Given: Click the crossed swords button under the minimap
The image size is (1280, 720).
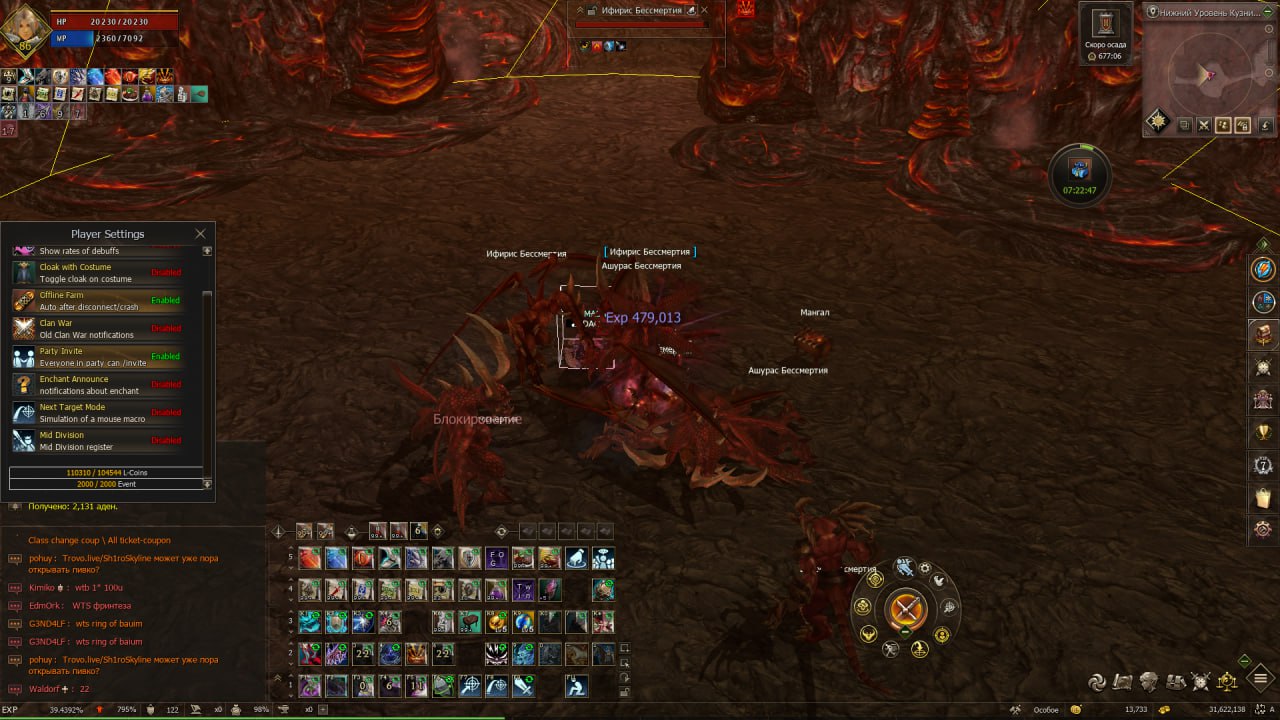Looking at the screenshot, I should (x=1203, y=125).
